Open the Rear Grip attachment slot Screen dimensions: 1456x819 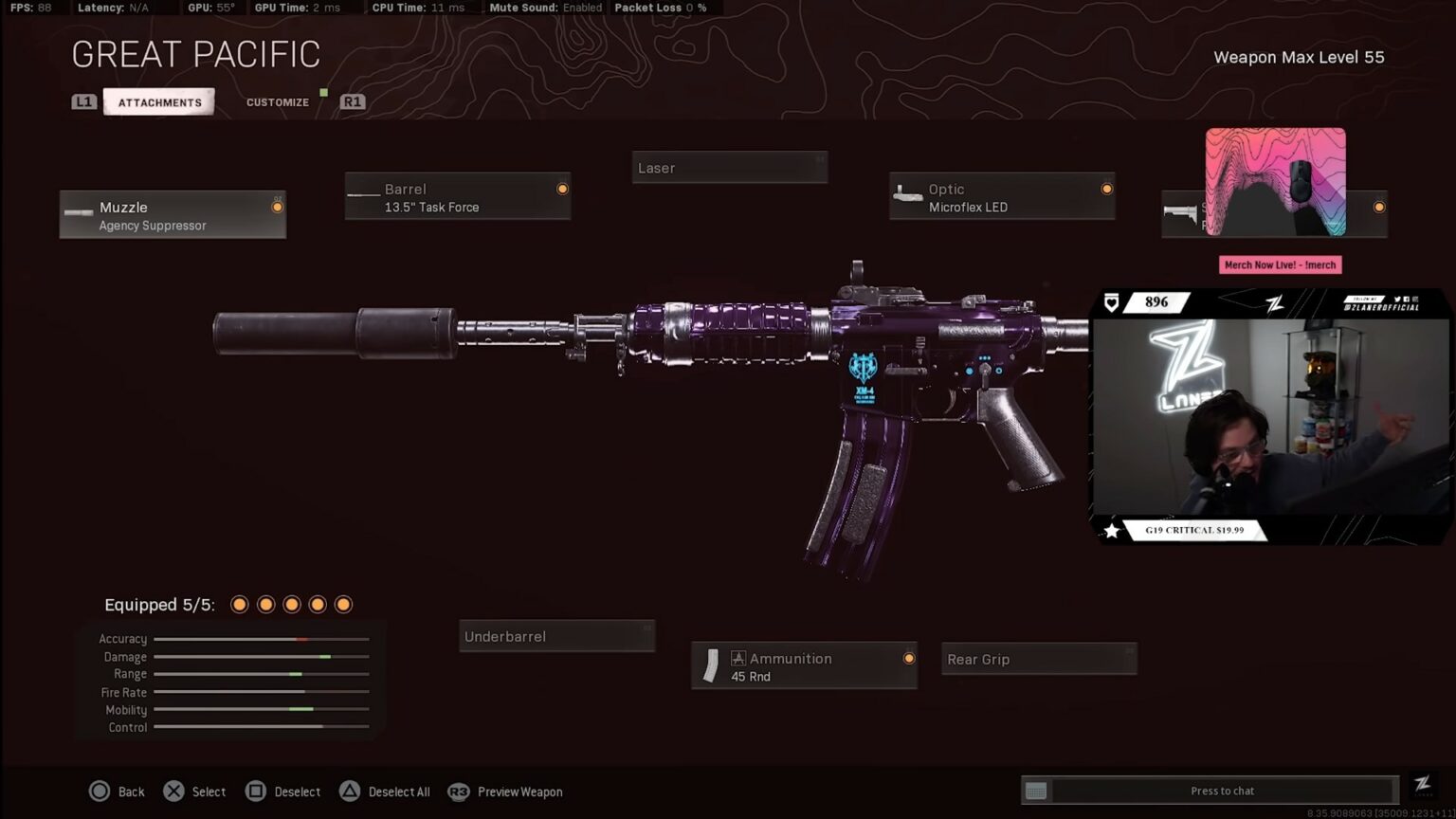coord(1038,658)
